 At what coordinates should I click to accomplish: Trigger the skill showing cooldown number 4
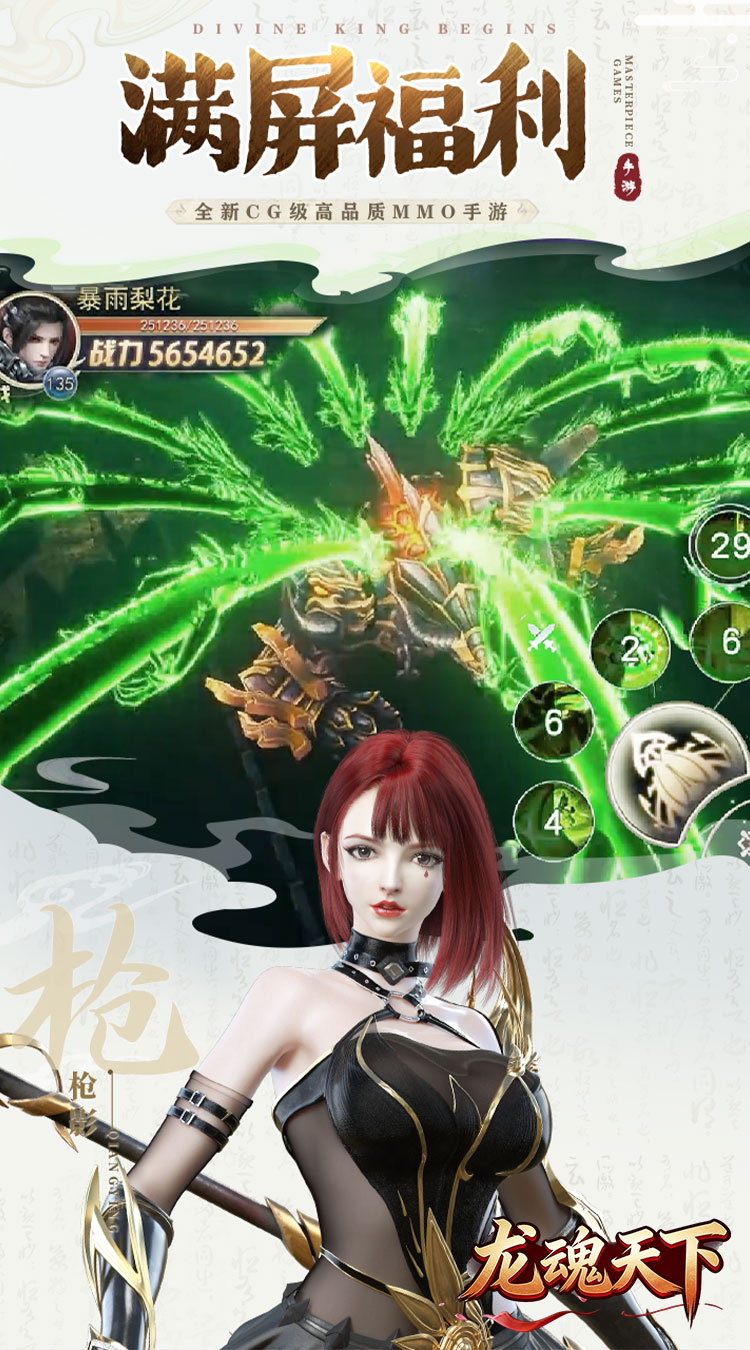(x=553, y=820)
